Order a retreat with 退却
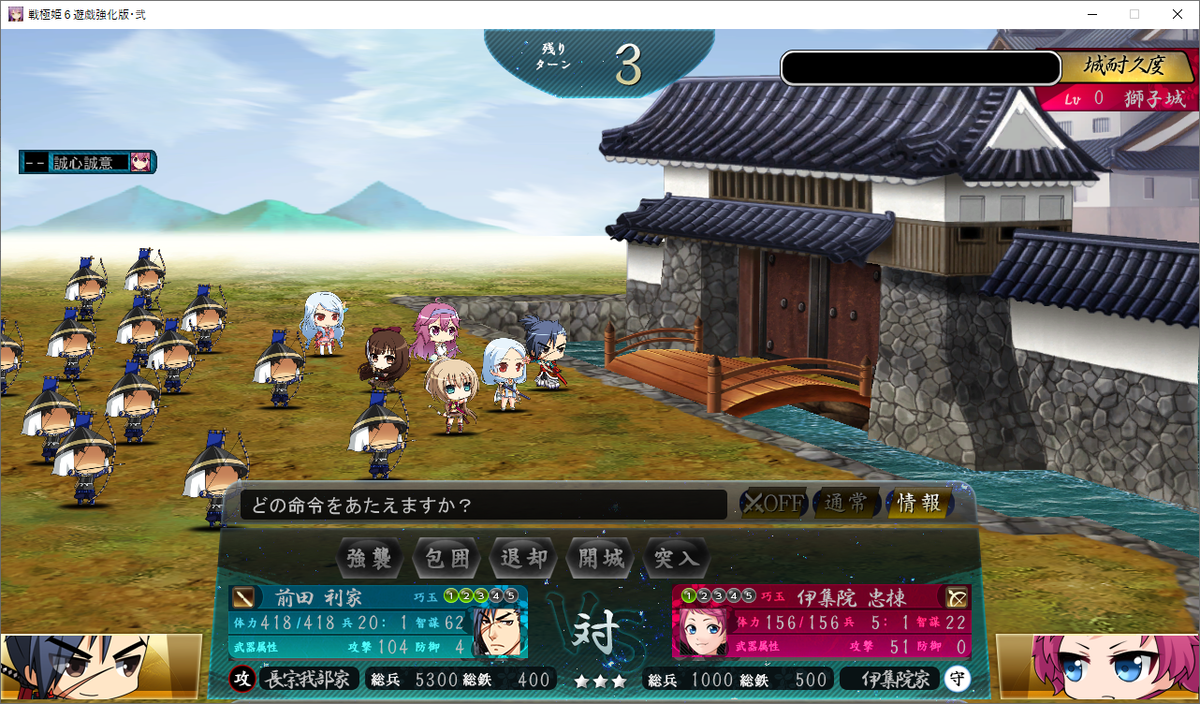Screen dimensions: 1200x704 coord(524,557)
